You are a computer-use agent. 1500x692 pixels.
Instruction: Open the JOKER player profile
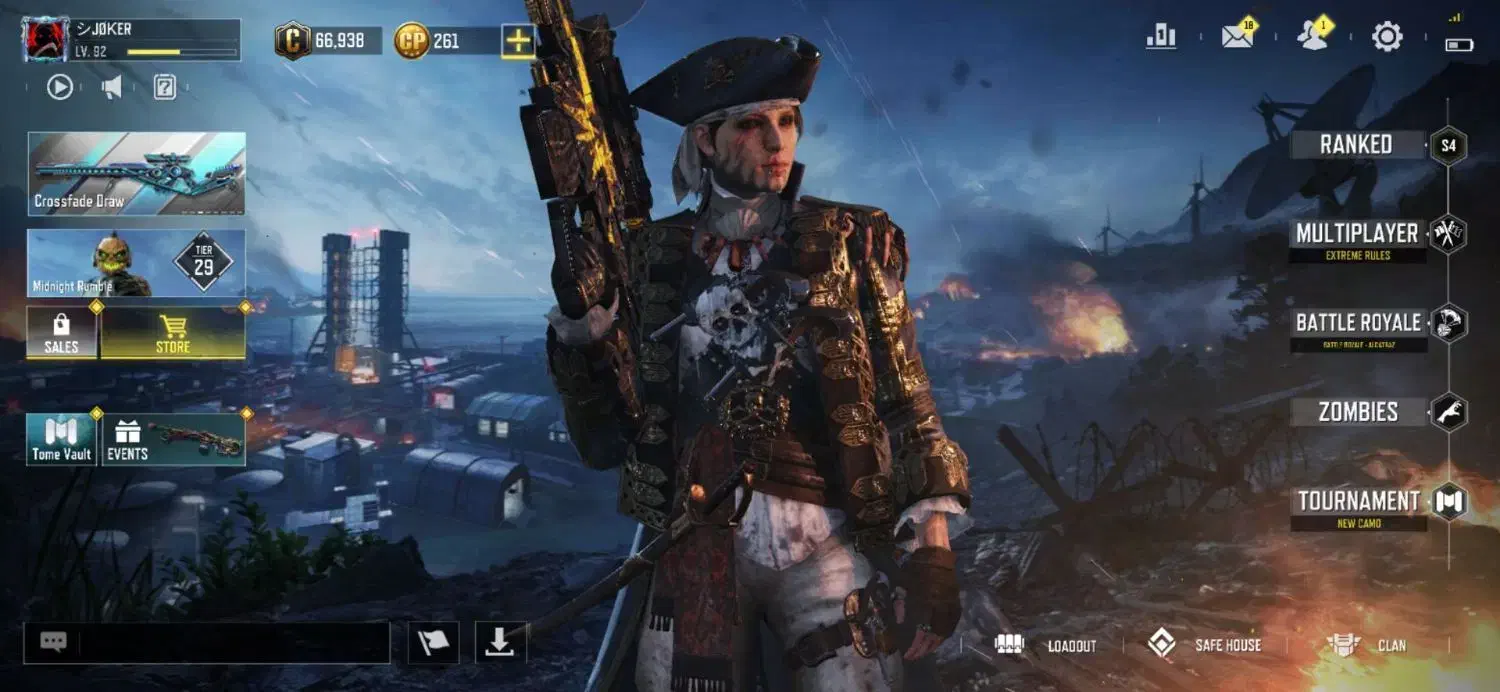pos(130,40)
